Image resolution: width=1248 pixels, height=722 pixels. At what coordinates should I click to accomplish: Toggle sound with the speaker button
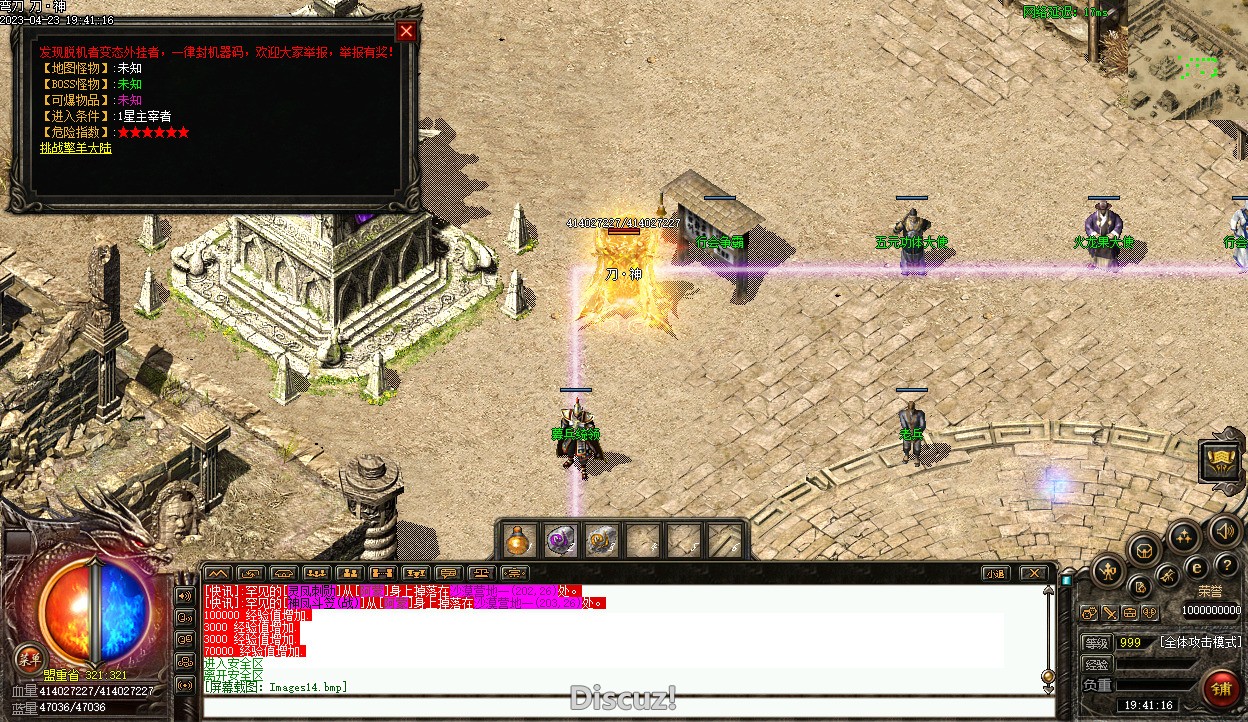(x=1223, y=530)
